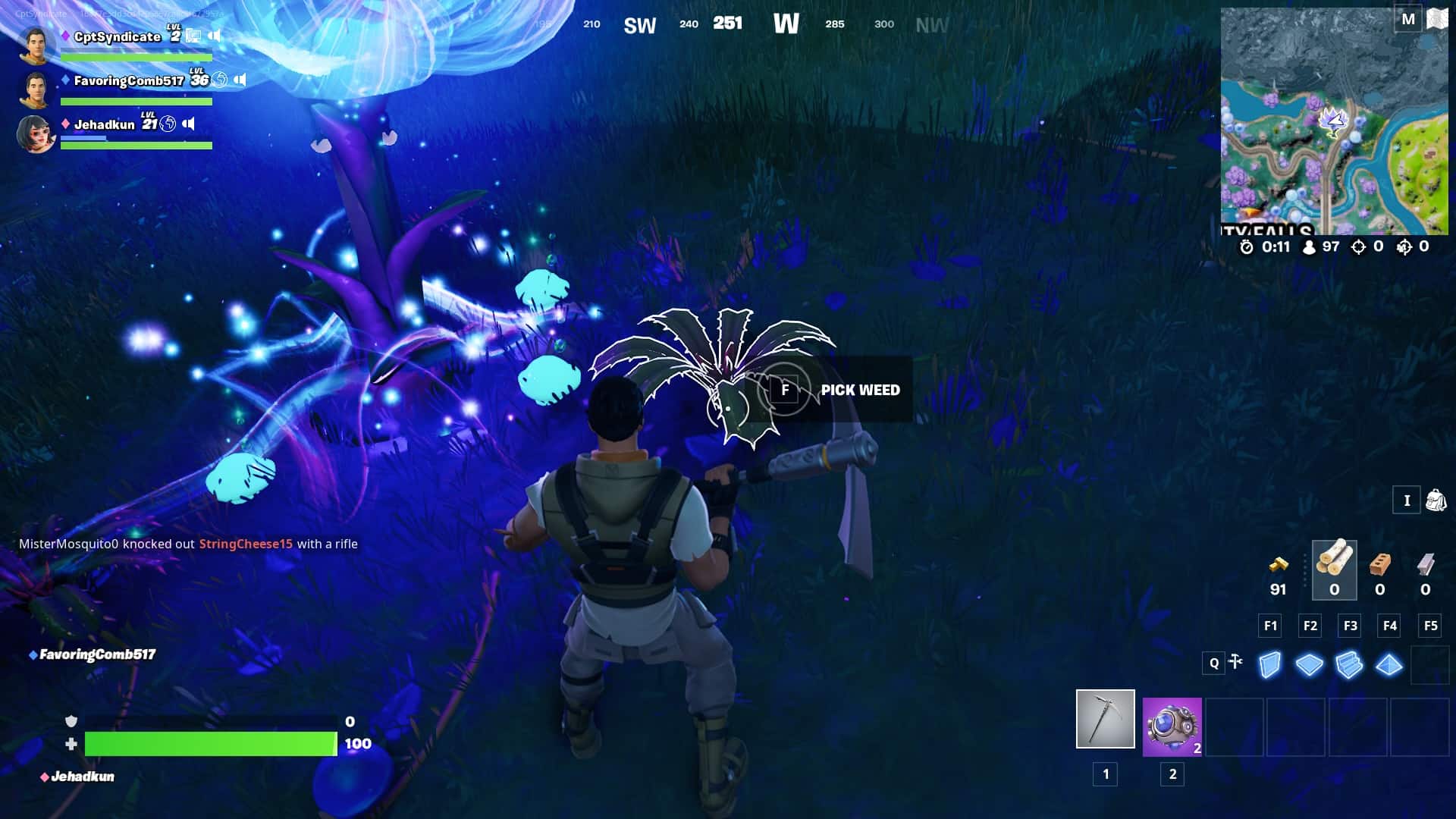Click the F1 building slot
The image size is (1456, 819).
click(x=1269, y=626)
